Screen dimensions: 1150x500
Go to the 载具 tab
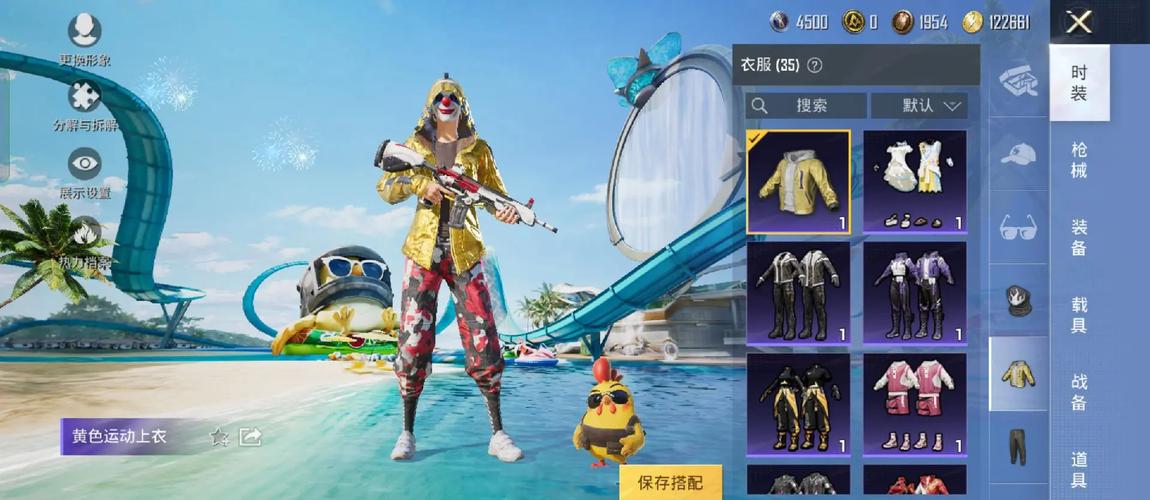pyautogui.click(x=1079, y=315)
